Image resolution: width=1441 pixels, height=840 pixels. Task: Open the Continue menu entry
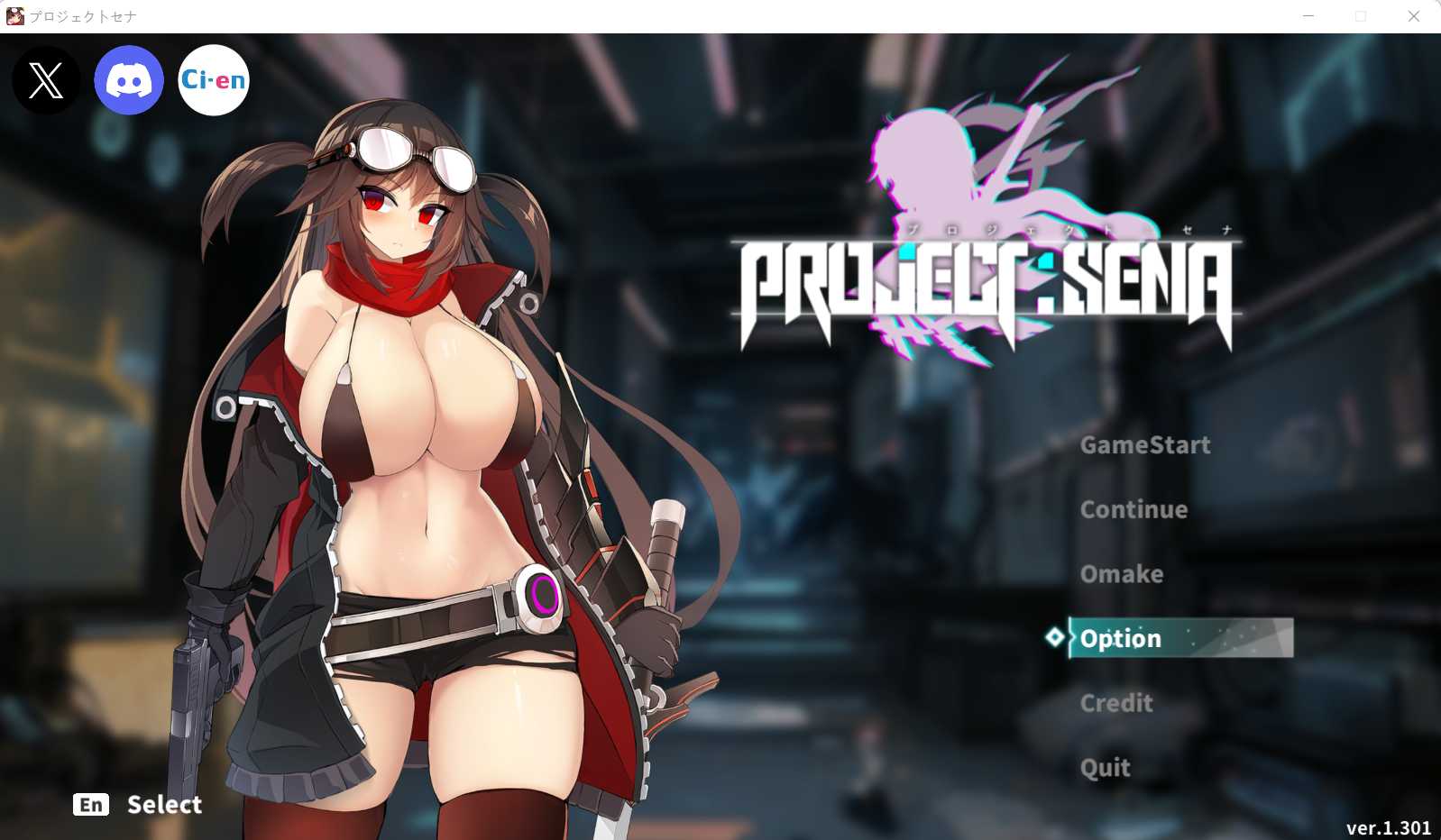[x=1134, y=509]
